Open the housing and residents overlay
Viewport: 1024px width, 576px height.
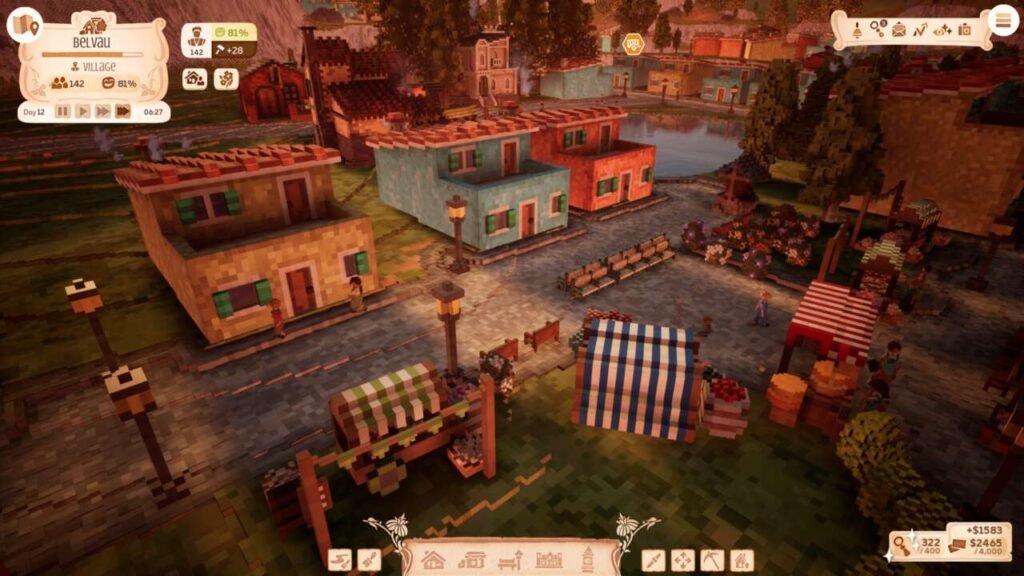[x=195, y=78]
